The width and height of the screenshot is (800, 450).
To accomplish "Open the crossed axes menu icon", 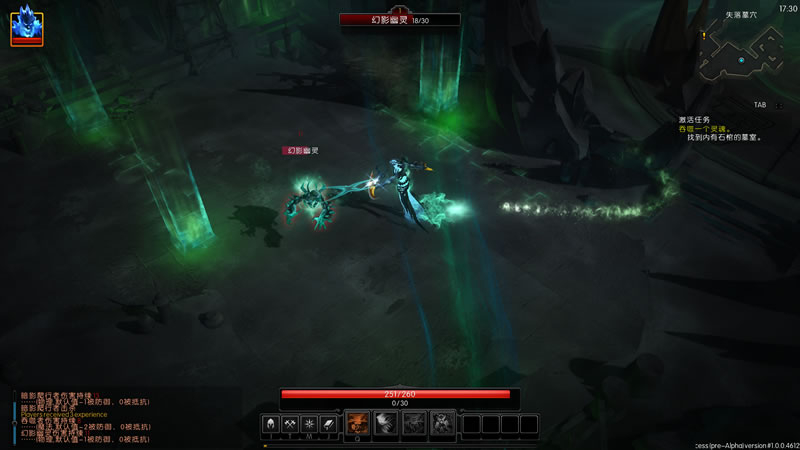I will [x=290, y=424].
